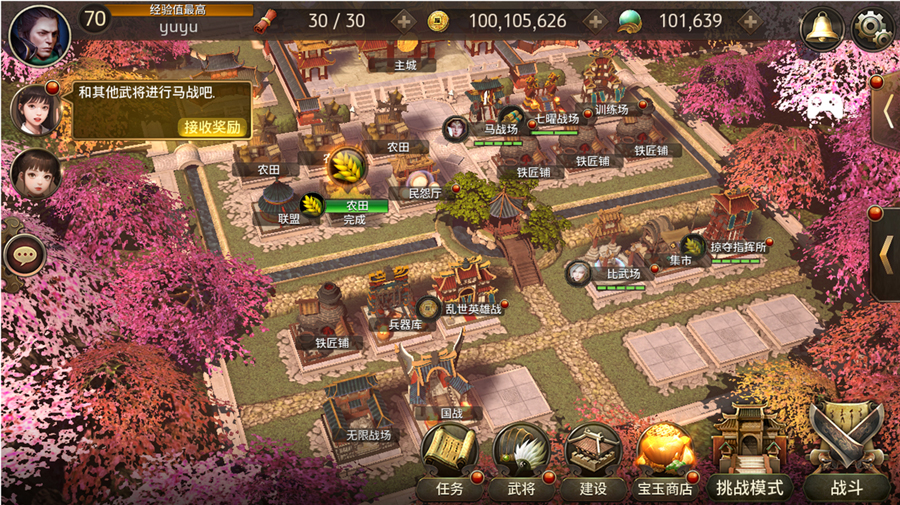Screen dimensions: 900x505
Task: Open the chat speech bubble
Action: coord(24,256)
